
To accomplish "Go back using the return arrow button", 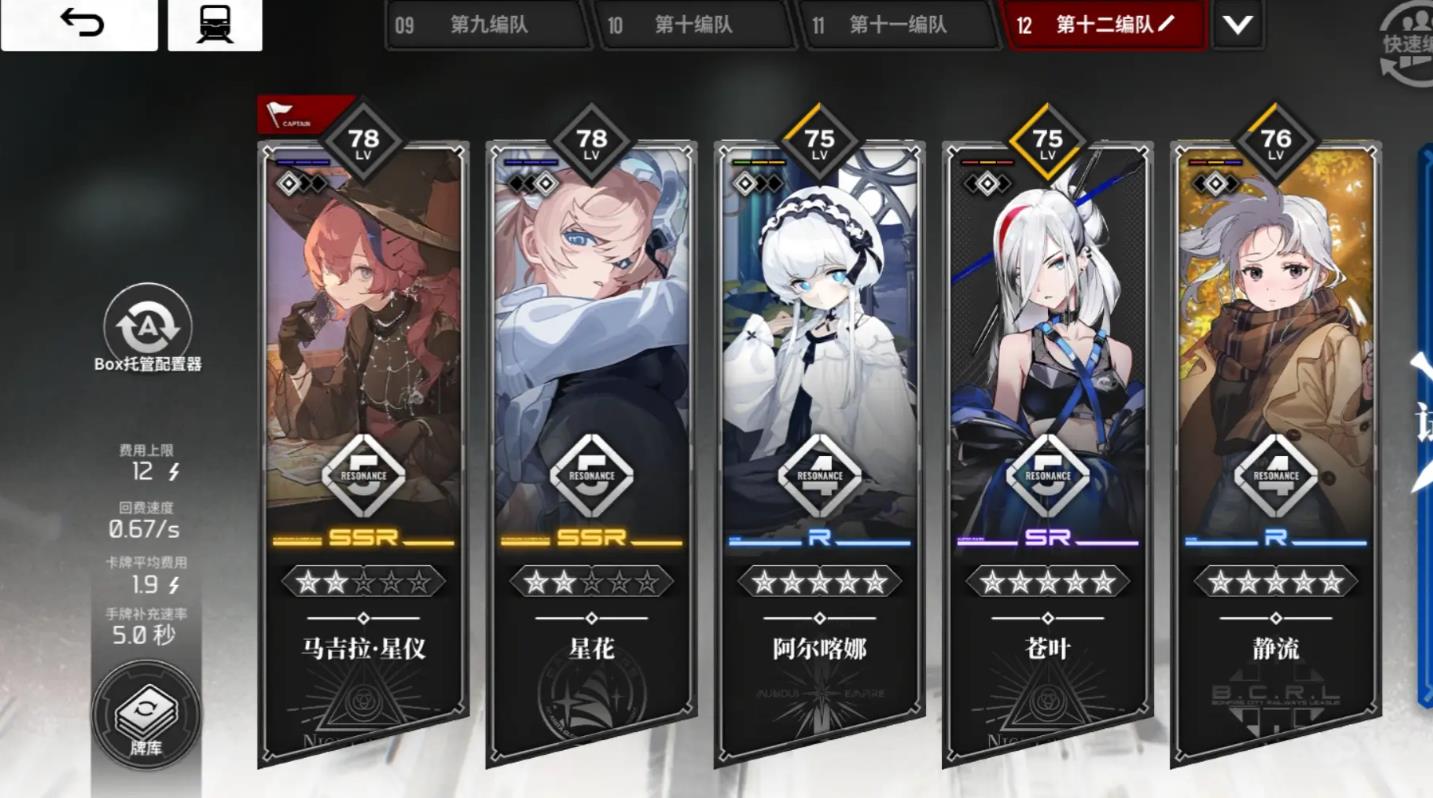I will 79,24.
